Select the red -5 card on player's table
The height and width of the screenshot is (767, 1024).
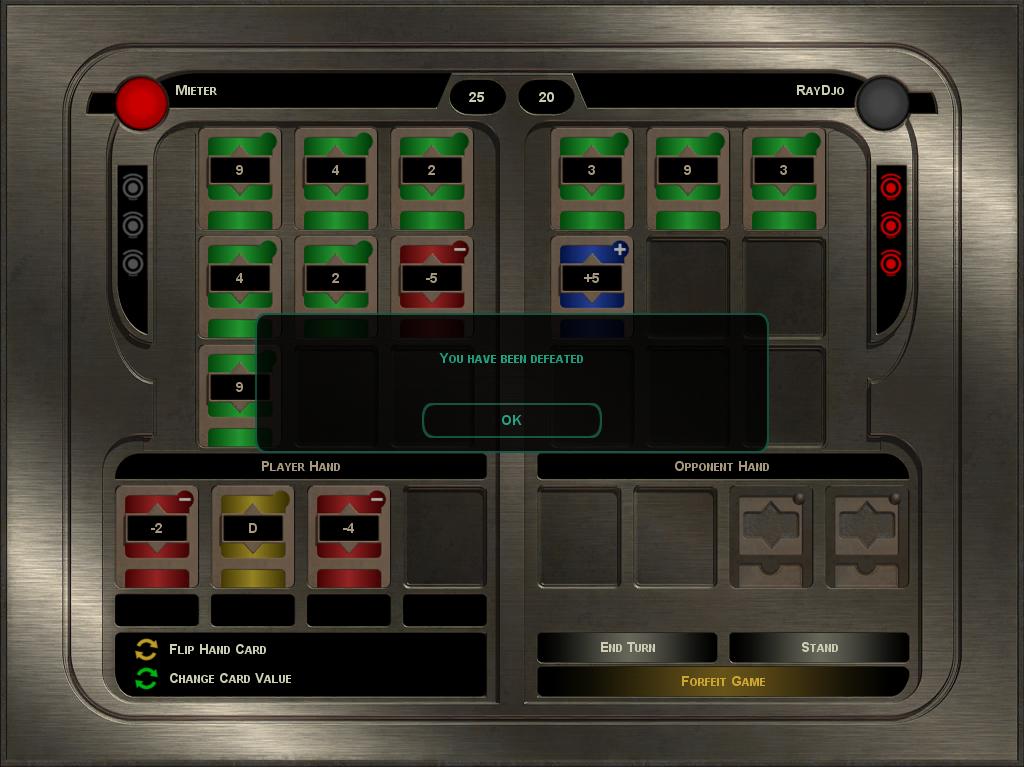pyautogui.click(x=431, y=277)
